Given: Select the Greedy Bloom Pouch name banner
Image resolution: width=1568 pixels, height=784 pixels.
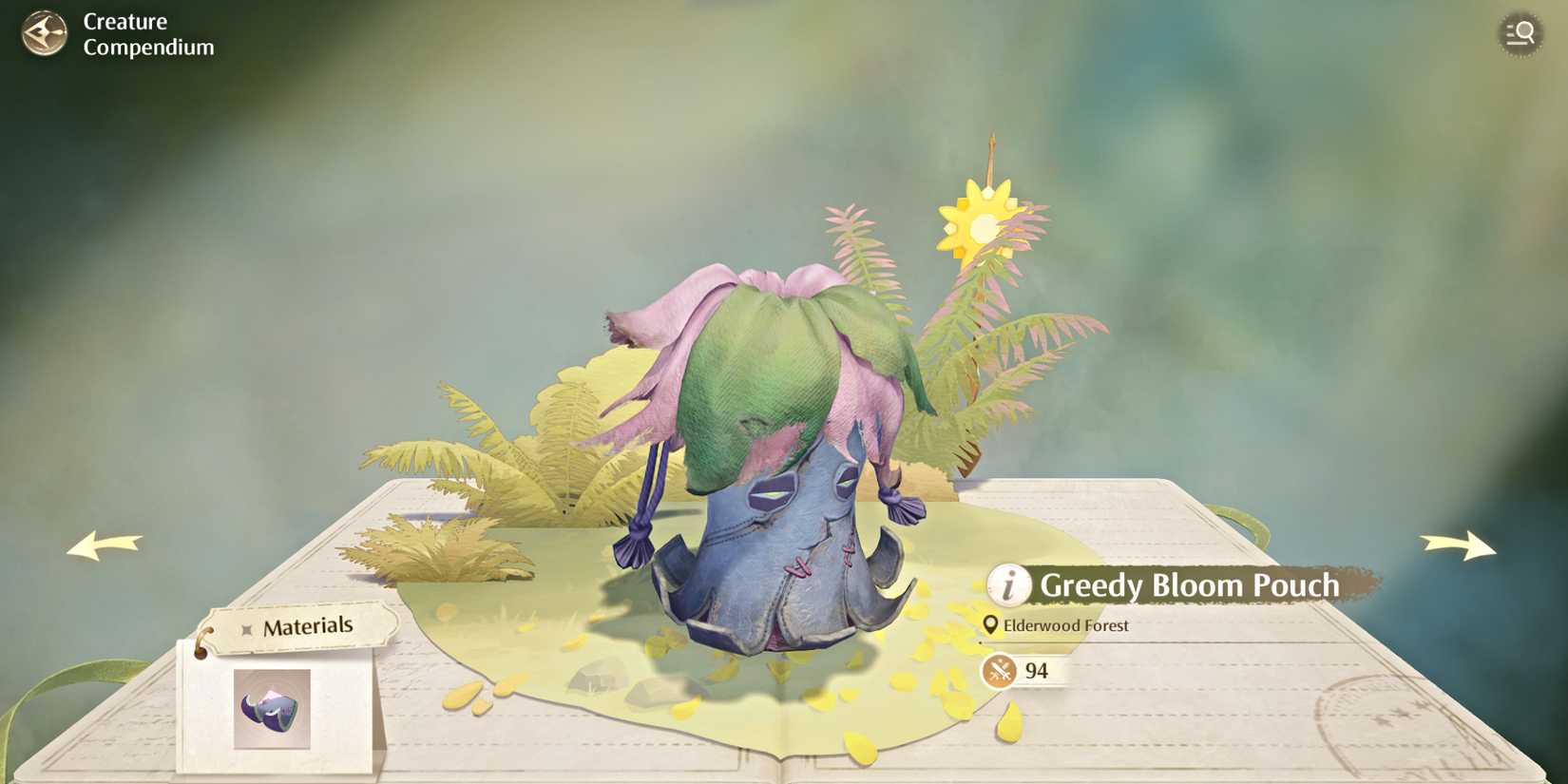Looking at the screenshot, I should [x=1188, y=586].
